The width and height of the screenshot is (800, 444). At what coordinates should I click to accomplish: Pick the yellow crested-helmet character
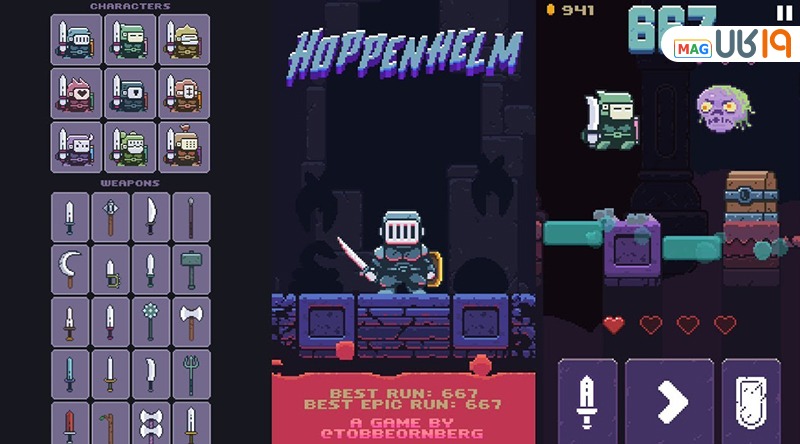click(185, 40)
